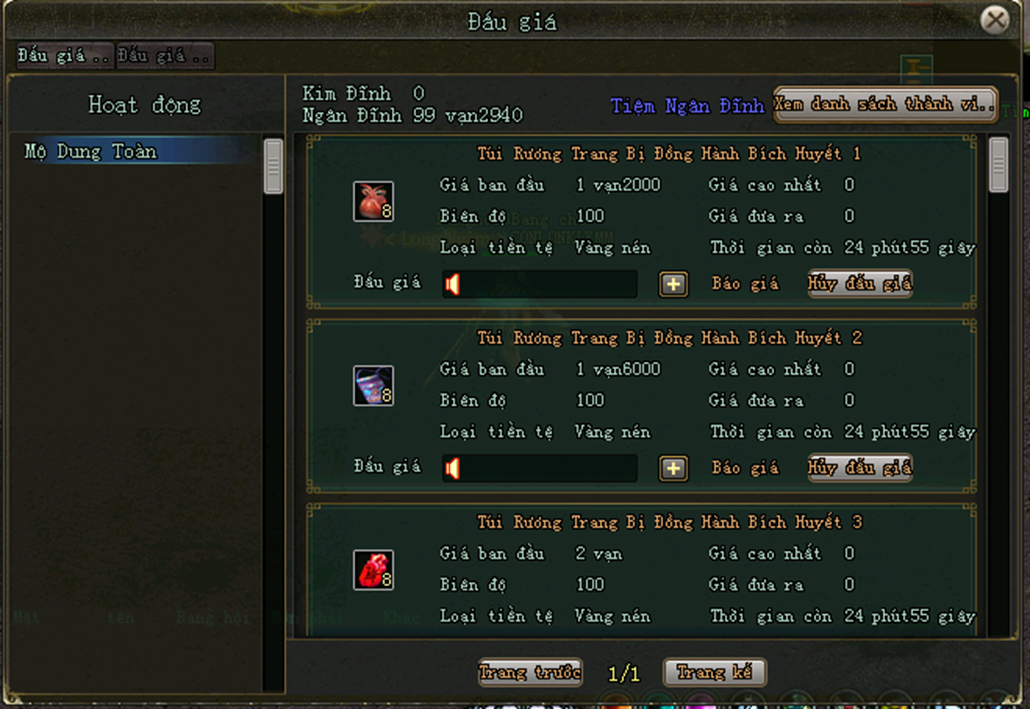Viewport: 1030px width, 709px height.
Task: Increase the bid for Bích Huyết 1 with plus
Action: (x=673, y=284)
